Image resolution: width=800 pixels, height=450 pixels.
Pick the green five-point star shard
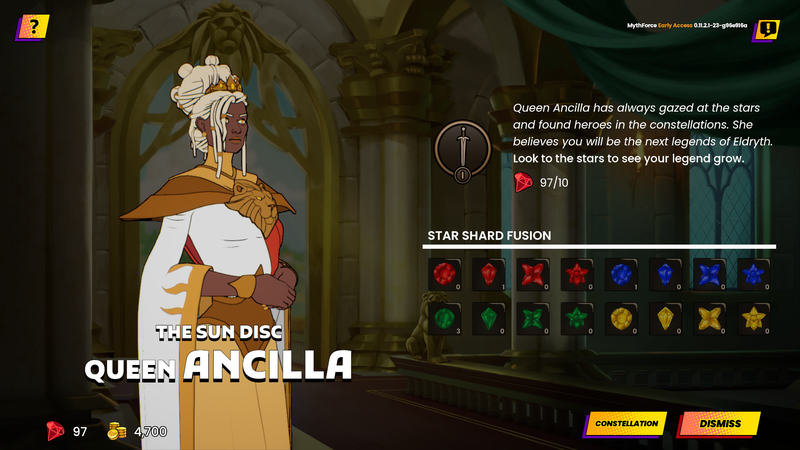tap(576, 318)
